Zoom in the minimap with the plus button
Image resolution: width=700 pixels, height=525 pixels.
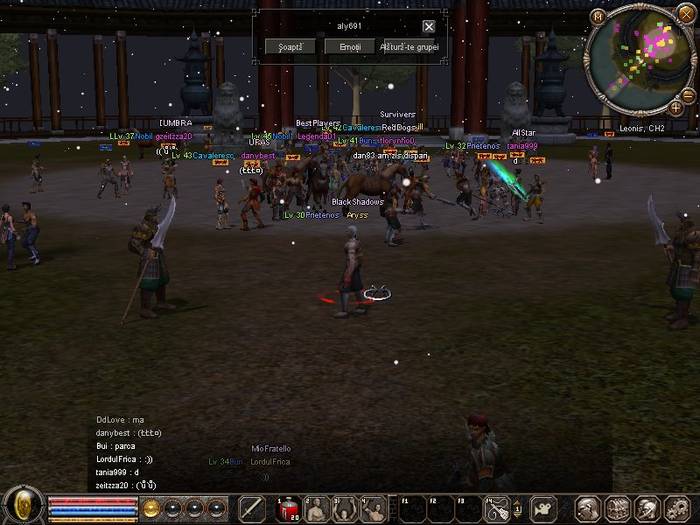676,106
